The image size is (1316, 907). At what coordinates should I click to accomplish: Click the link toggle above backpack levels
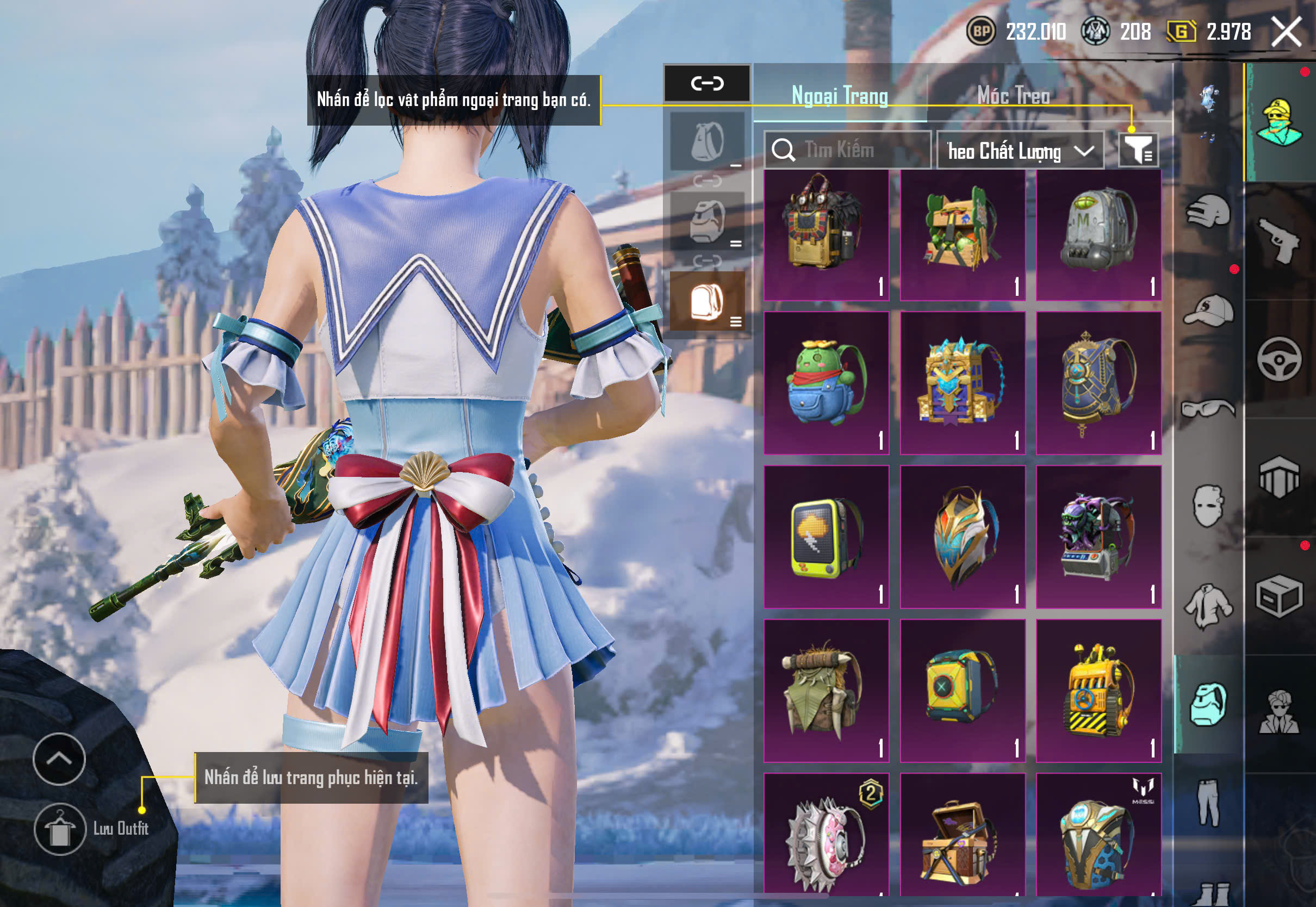tap(707, 84)
